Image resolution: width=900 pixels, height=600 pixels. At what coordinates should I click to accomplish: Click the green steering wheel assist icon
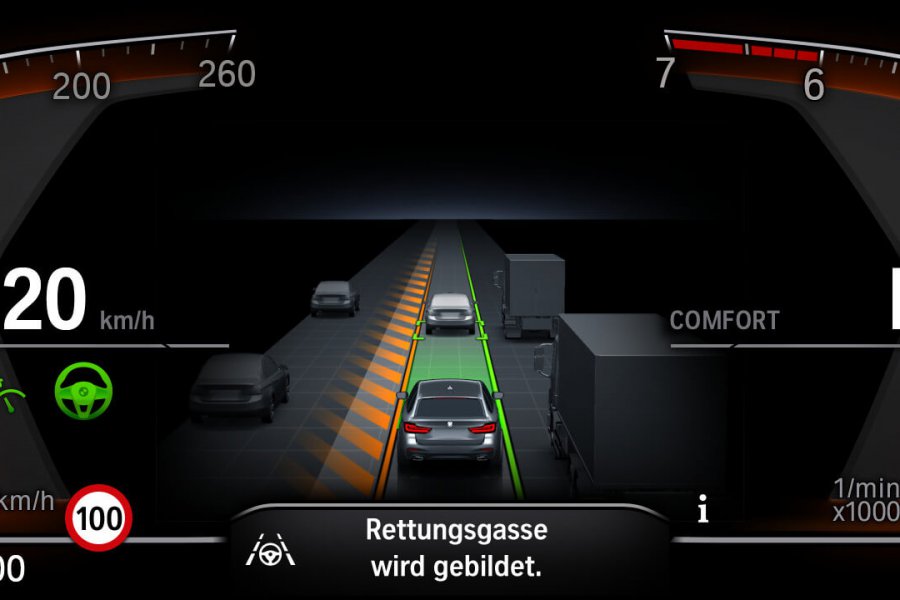pos(84,390)
